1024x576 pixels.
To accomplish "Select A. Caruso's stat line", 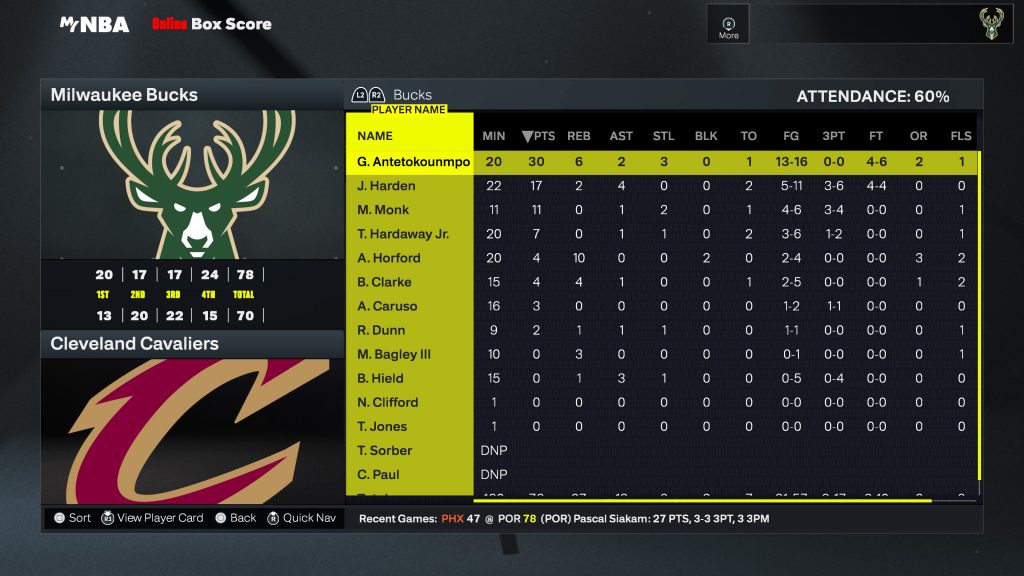I will pos(387,306).
